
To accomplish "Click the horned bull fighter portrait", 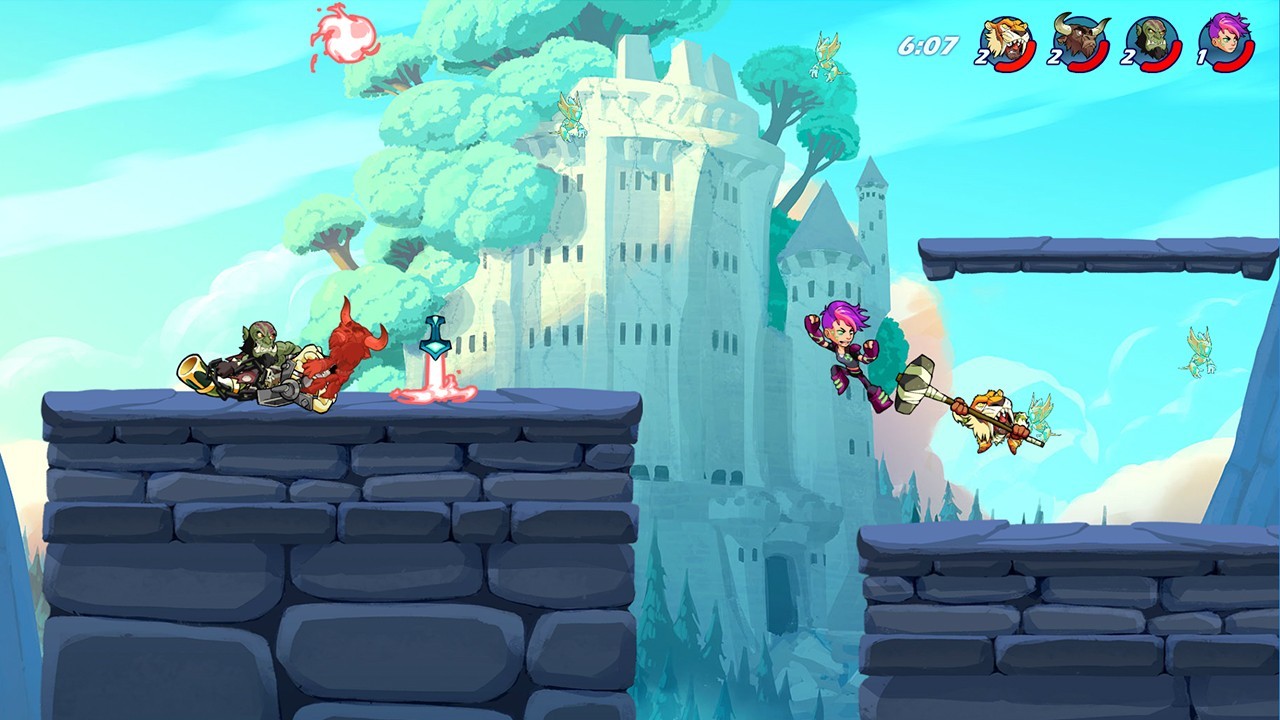I will tap(1080, 42).
